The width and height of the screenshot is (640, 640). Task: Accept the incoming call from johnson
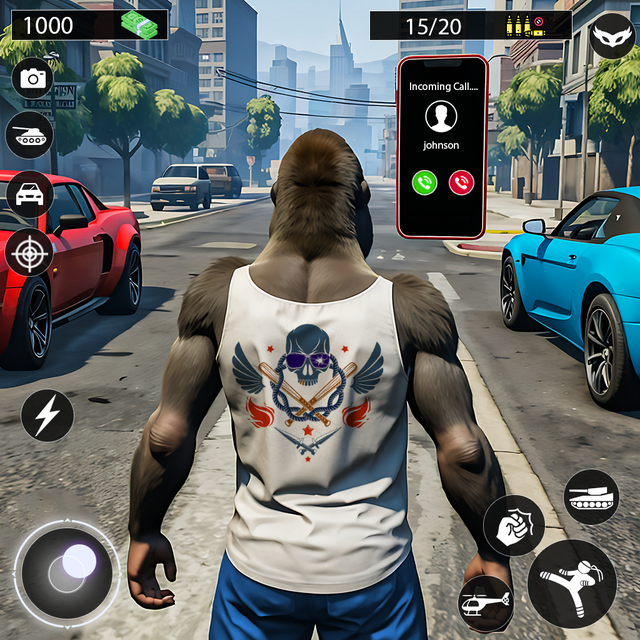pyautogui.click(x=425, y=182)
